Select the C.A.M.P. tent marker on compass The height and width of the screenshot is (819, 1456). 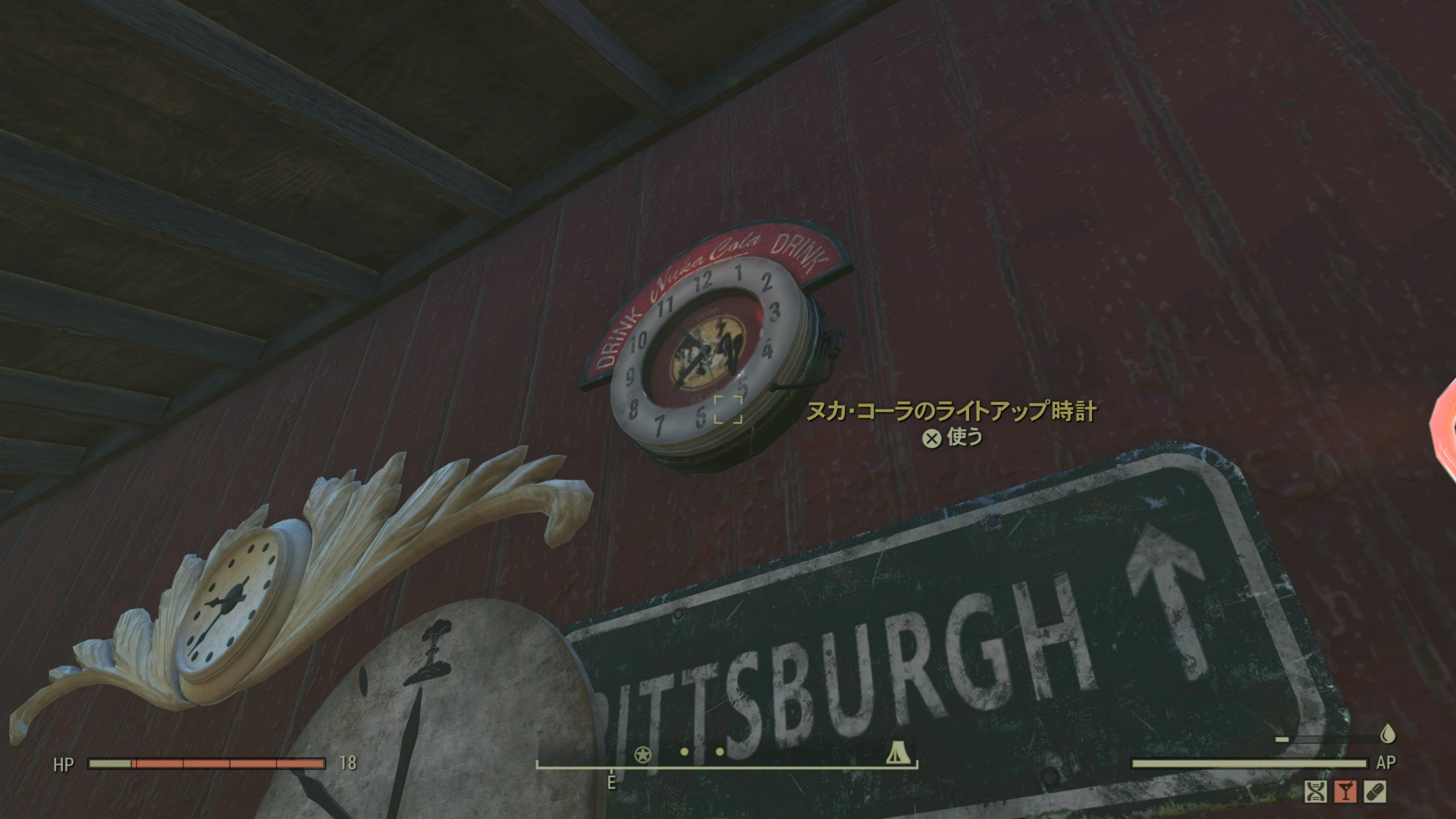click(897, 754)
